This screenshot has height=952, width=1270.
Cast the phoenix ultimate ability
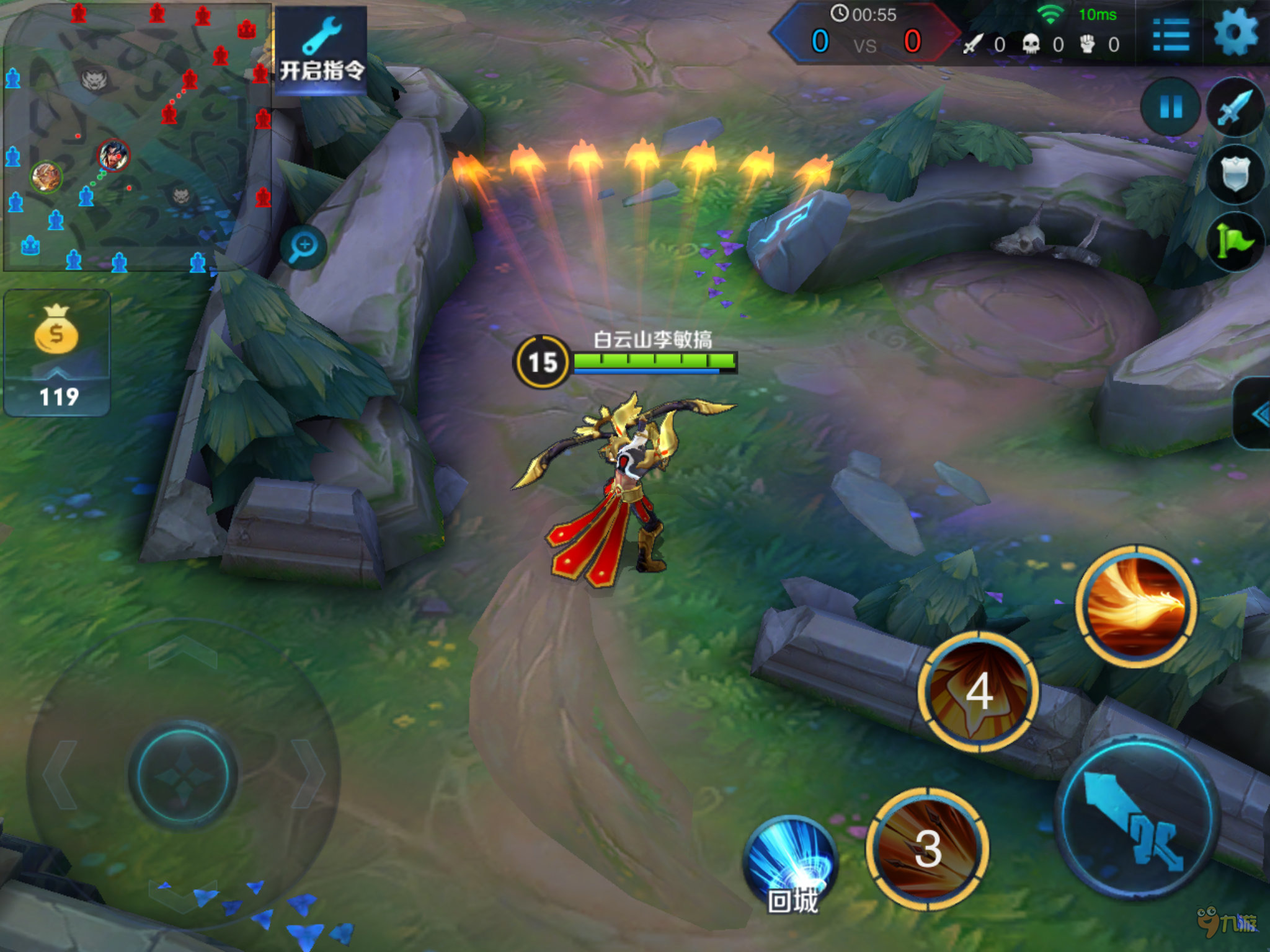[x=1137, y=606]
